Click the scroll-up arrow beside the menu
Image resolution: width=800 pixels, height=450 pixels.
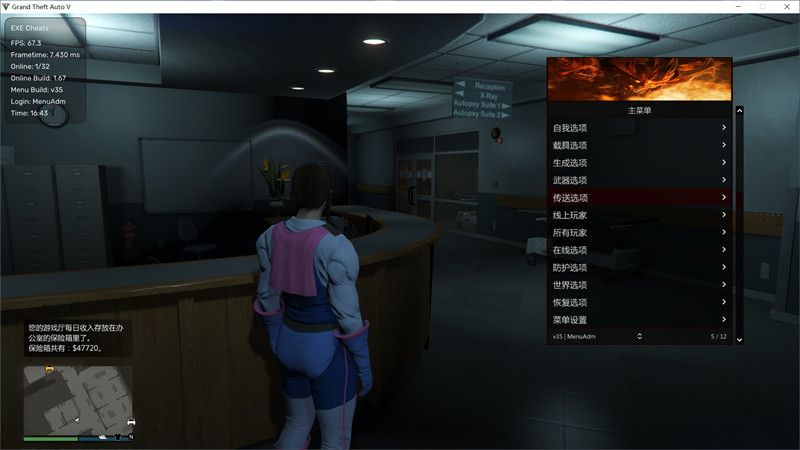click(x=740, y=111)
